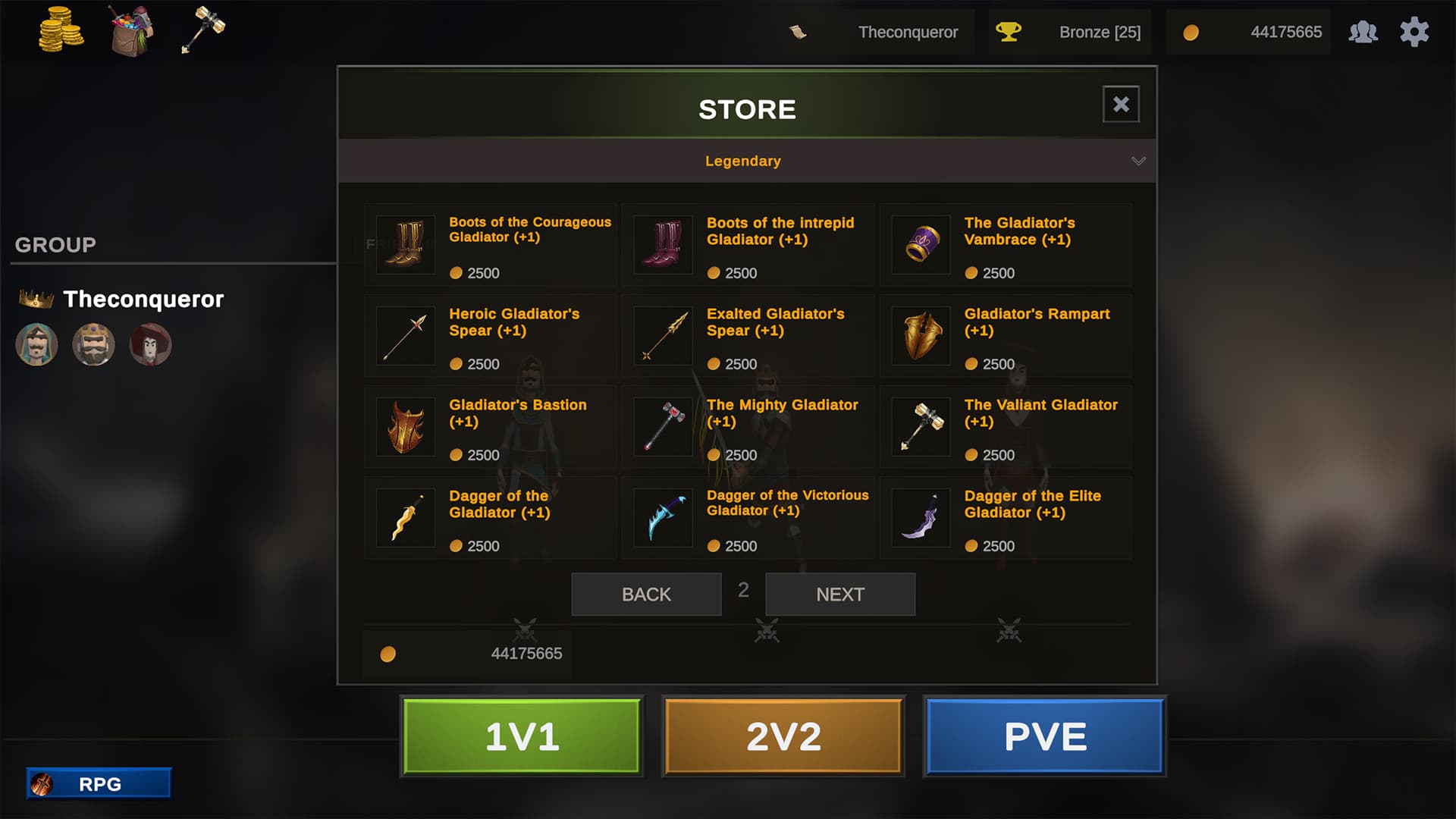Switch to PVE game mode
1456x819 pixels.
click(x=1043, y=735)
